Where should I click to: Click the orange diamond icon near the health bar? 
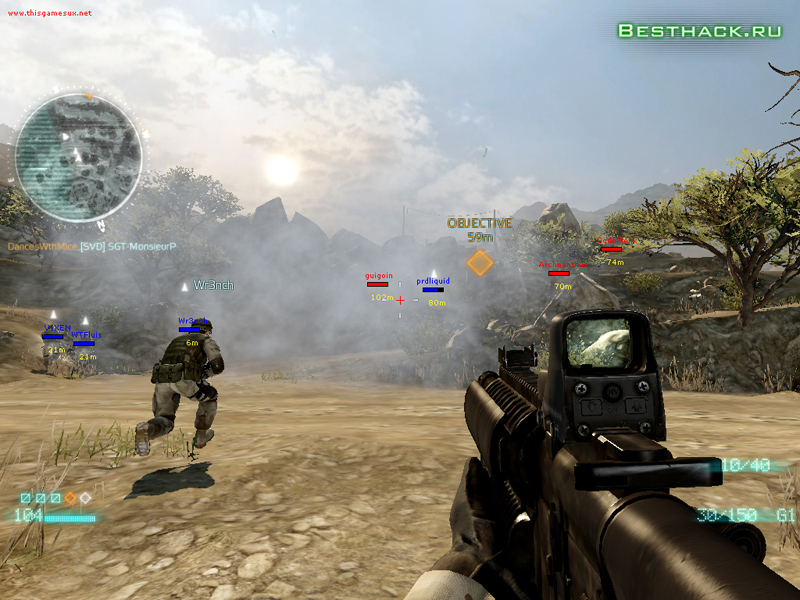[70, 497]
